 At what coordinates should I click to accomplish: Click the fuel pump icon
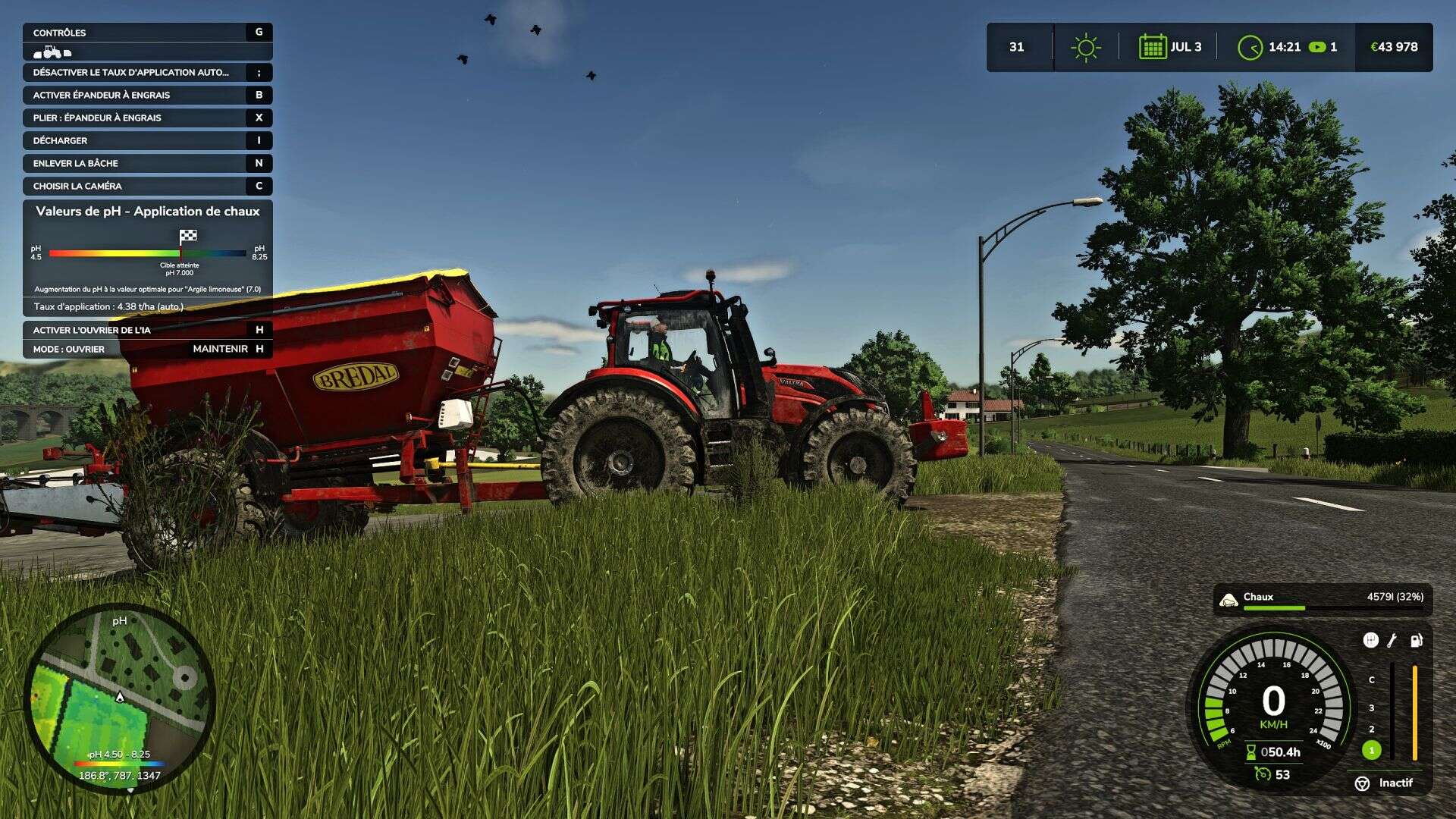pyautogui.click(x=1416, y=641)
